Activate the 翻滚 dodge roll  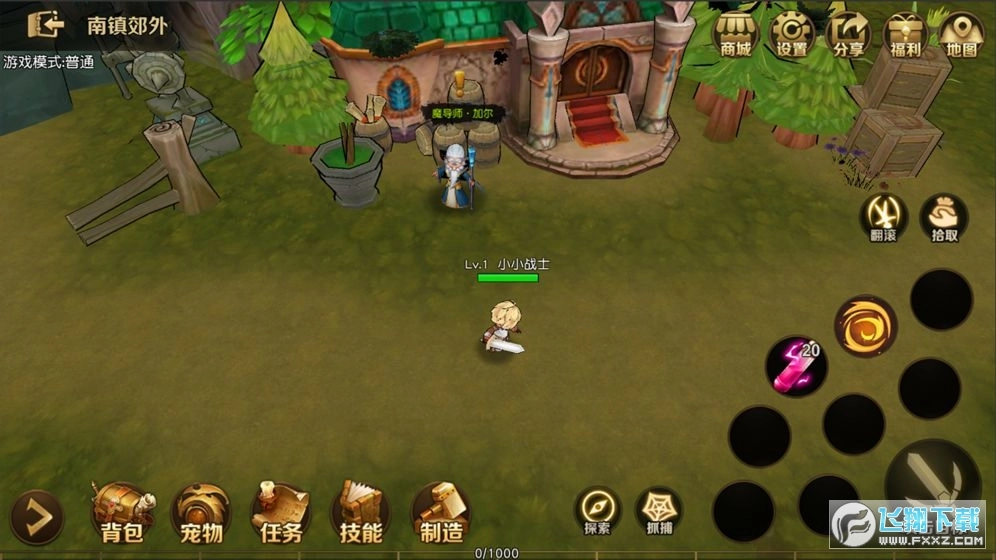click(884, 217)
